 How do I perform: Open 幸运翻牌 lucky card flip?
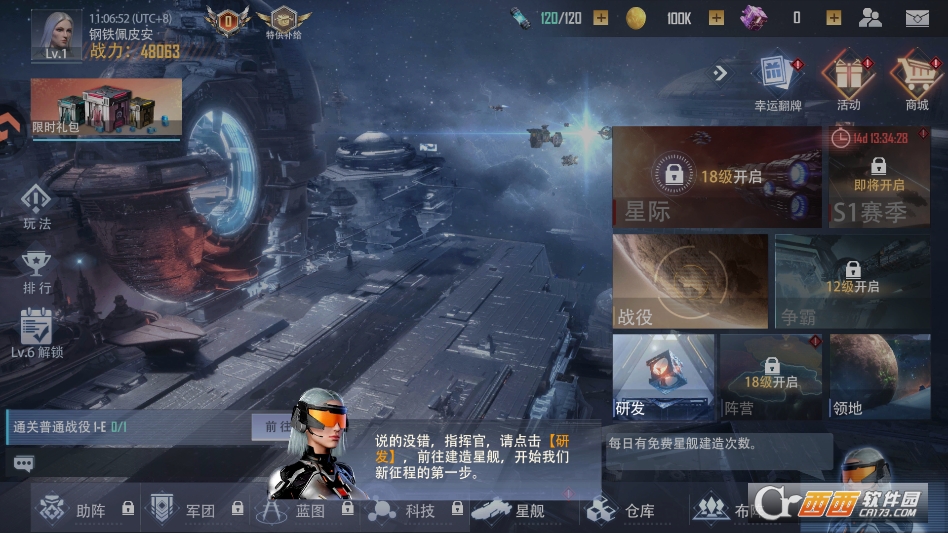(x=777, y=80)
